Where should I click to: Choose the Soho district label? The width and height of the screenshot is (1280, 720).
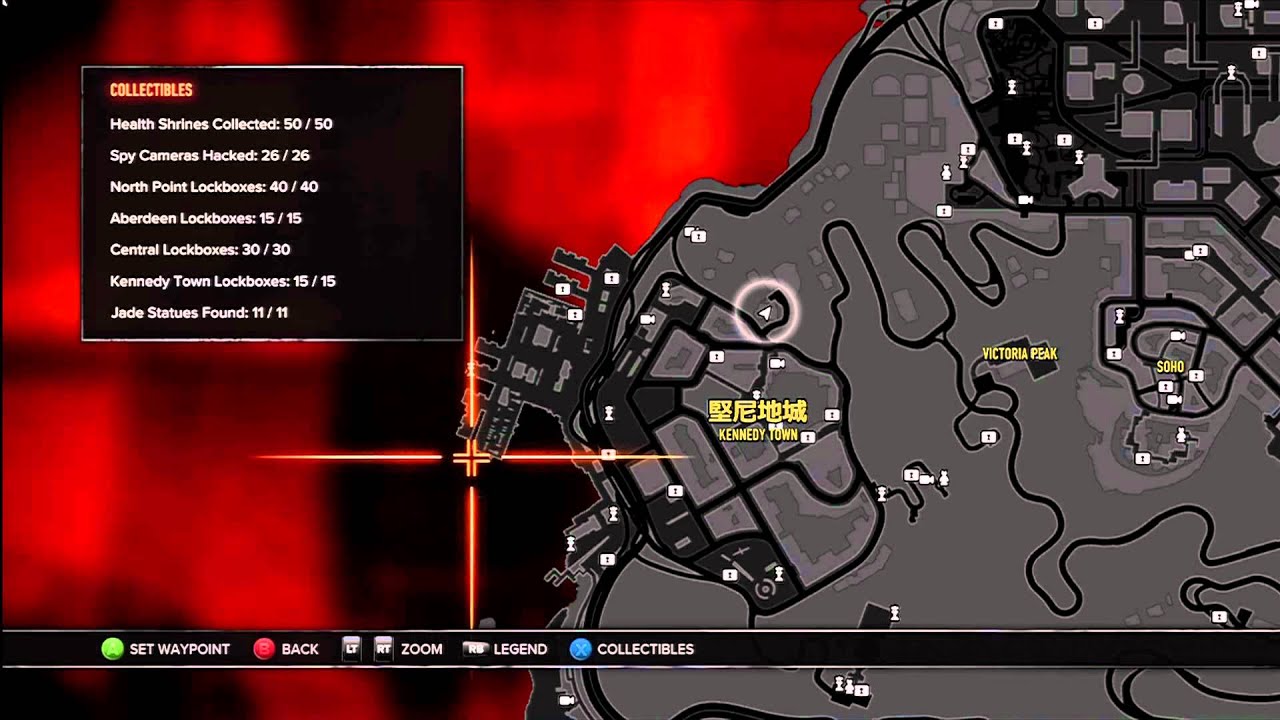point(1170,367)
